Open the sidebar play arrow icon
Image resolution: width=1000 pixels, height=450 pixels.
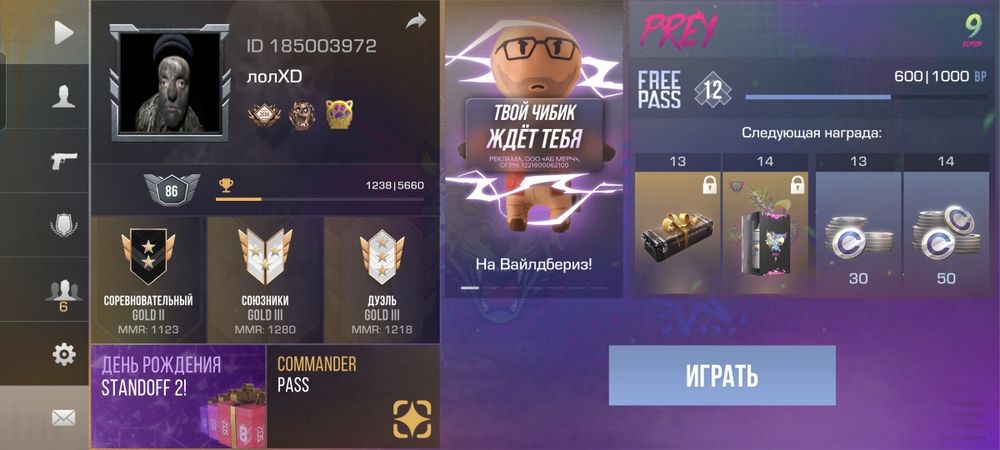coord(63,33)
